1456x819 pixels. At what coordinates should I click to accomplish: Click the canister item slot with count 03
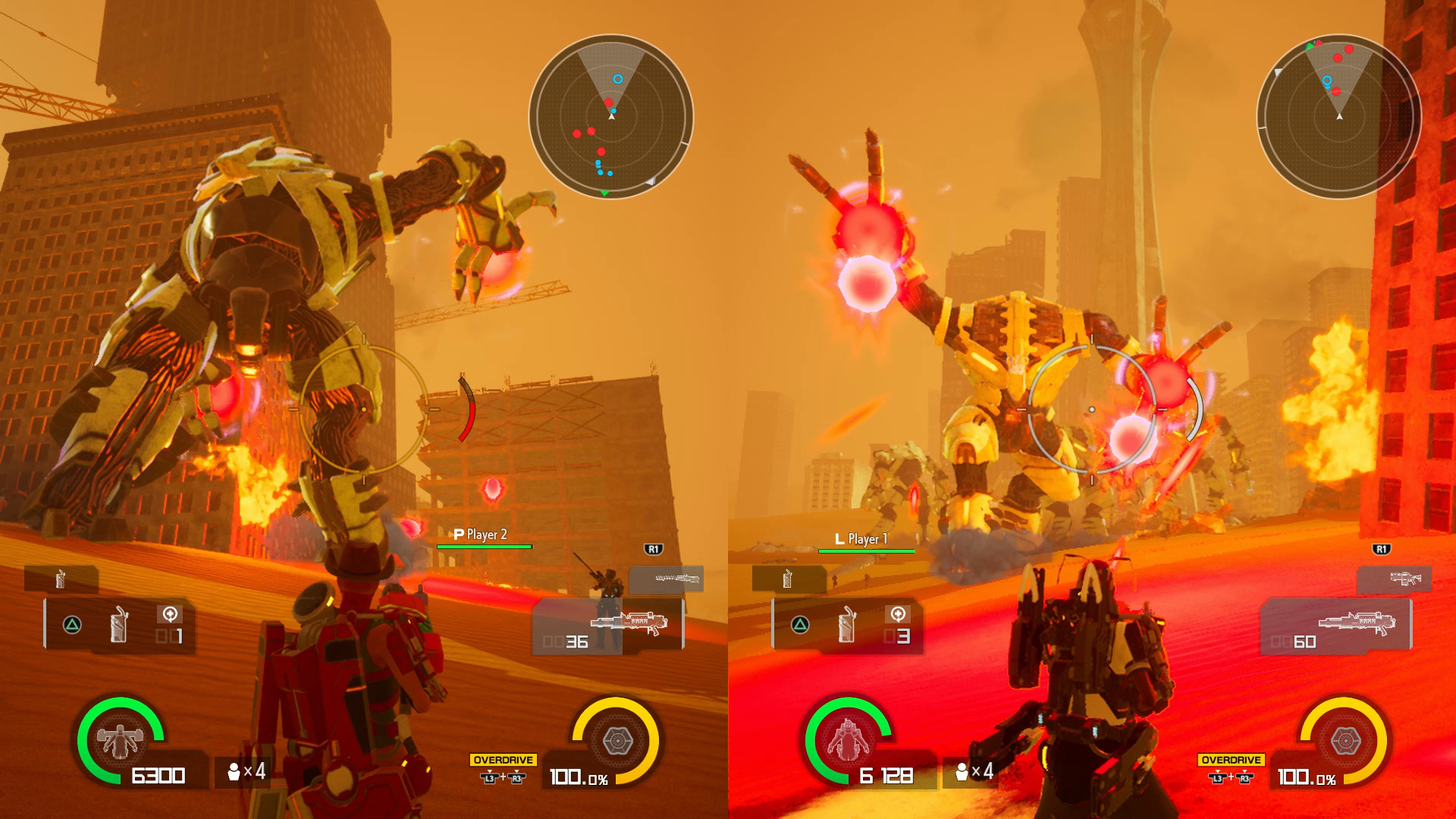pyautogui.click(x=848, y=625)
